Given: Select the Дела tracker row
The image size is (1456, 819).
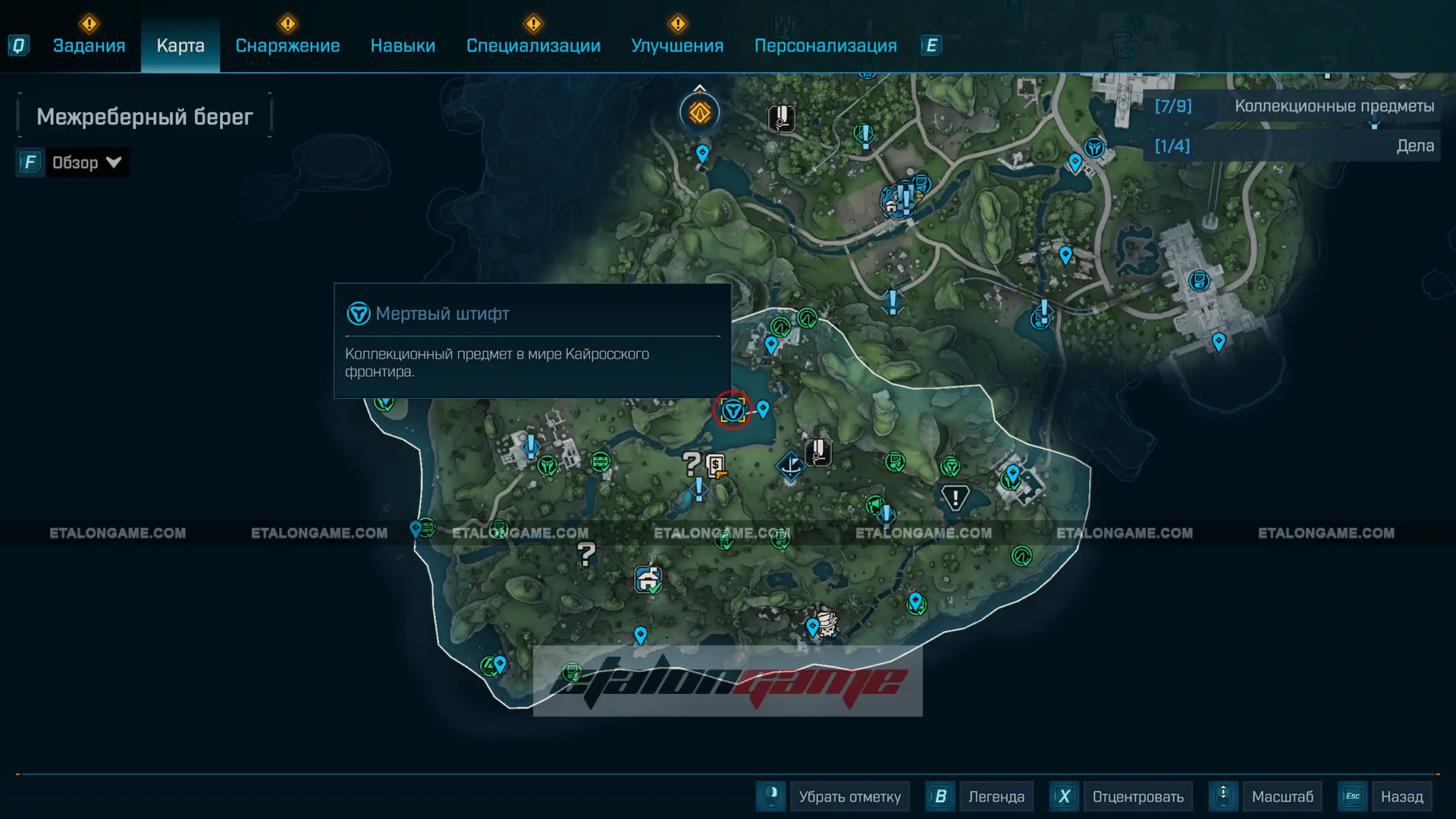Looking at the screenshot, I should tap(1293, 146).
